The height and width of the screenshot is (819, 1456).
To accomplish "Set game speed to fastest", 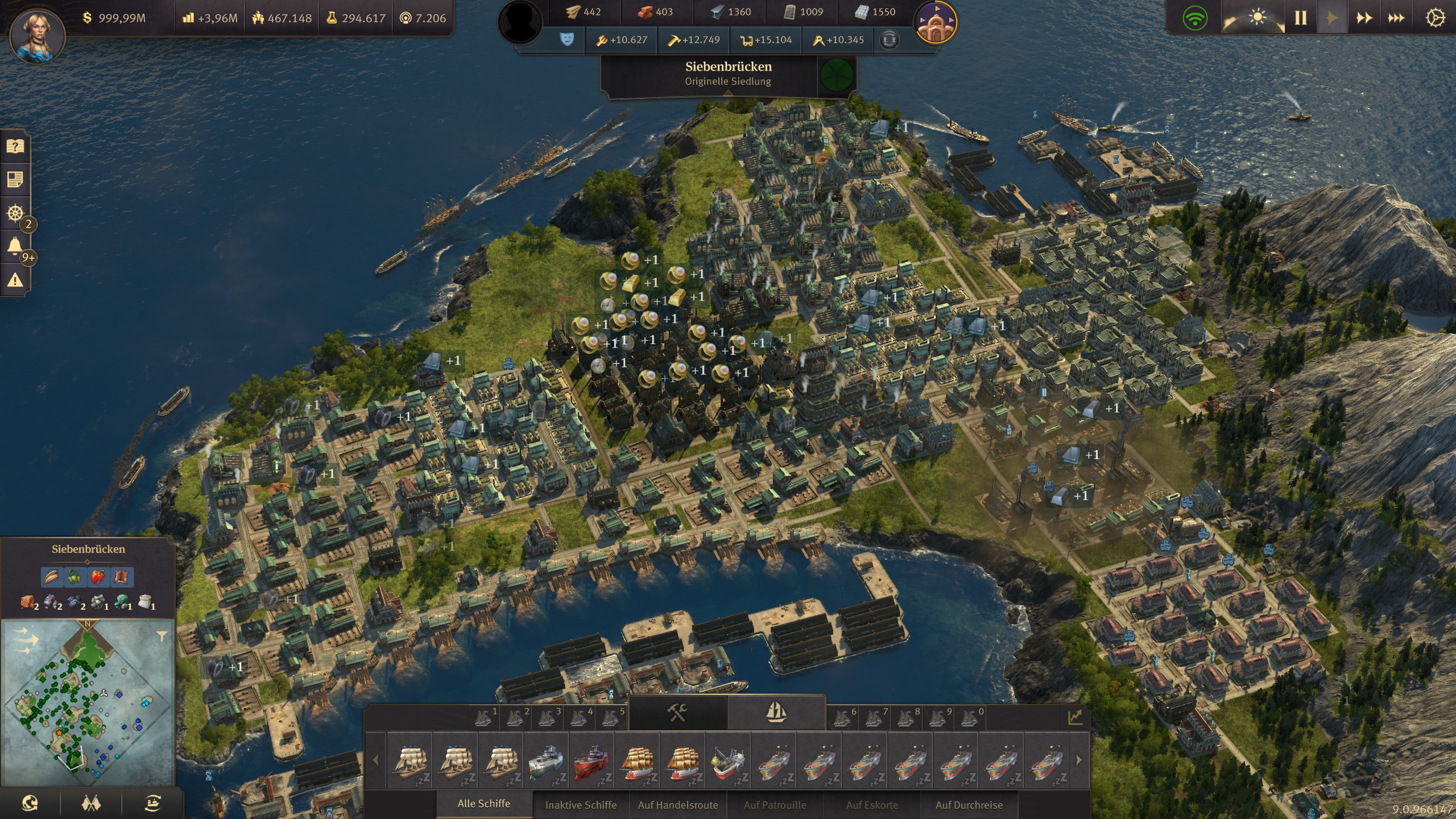I will point(1396,18).
